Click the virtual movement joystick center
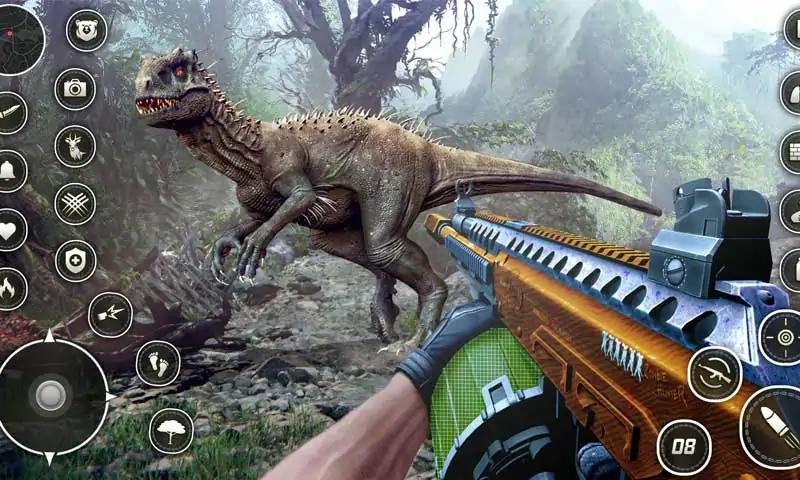Image resolution: width=800 pixels, height=480 pixels. [x=50, y=397]
